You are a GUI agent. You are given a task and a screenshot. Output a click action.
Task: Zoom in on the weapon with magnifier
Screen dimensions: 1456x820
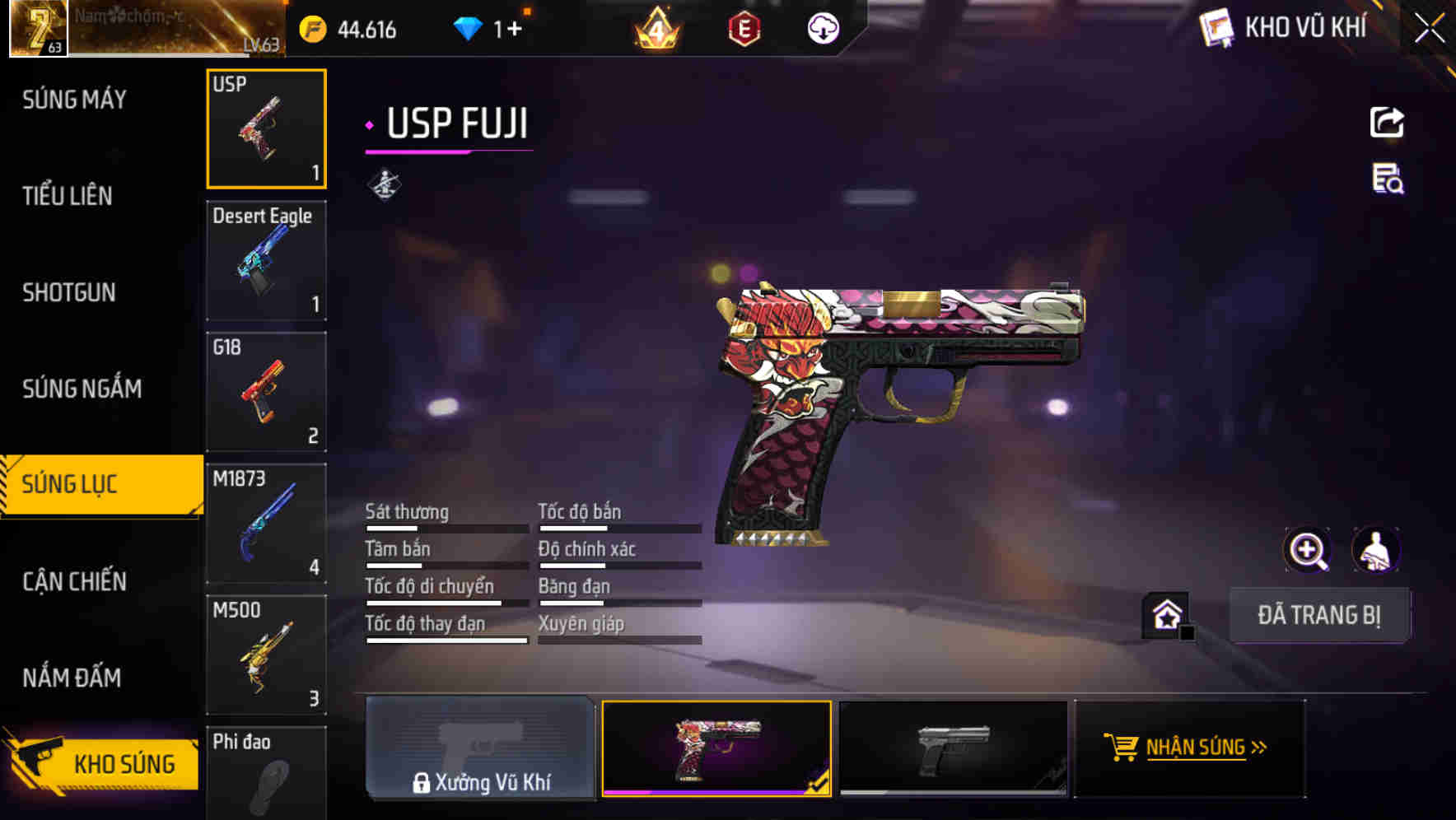click(x=1308, y=549)
